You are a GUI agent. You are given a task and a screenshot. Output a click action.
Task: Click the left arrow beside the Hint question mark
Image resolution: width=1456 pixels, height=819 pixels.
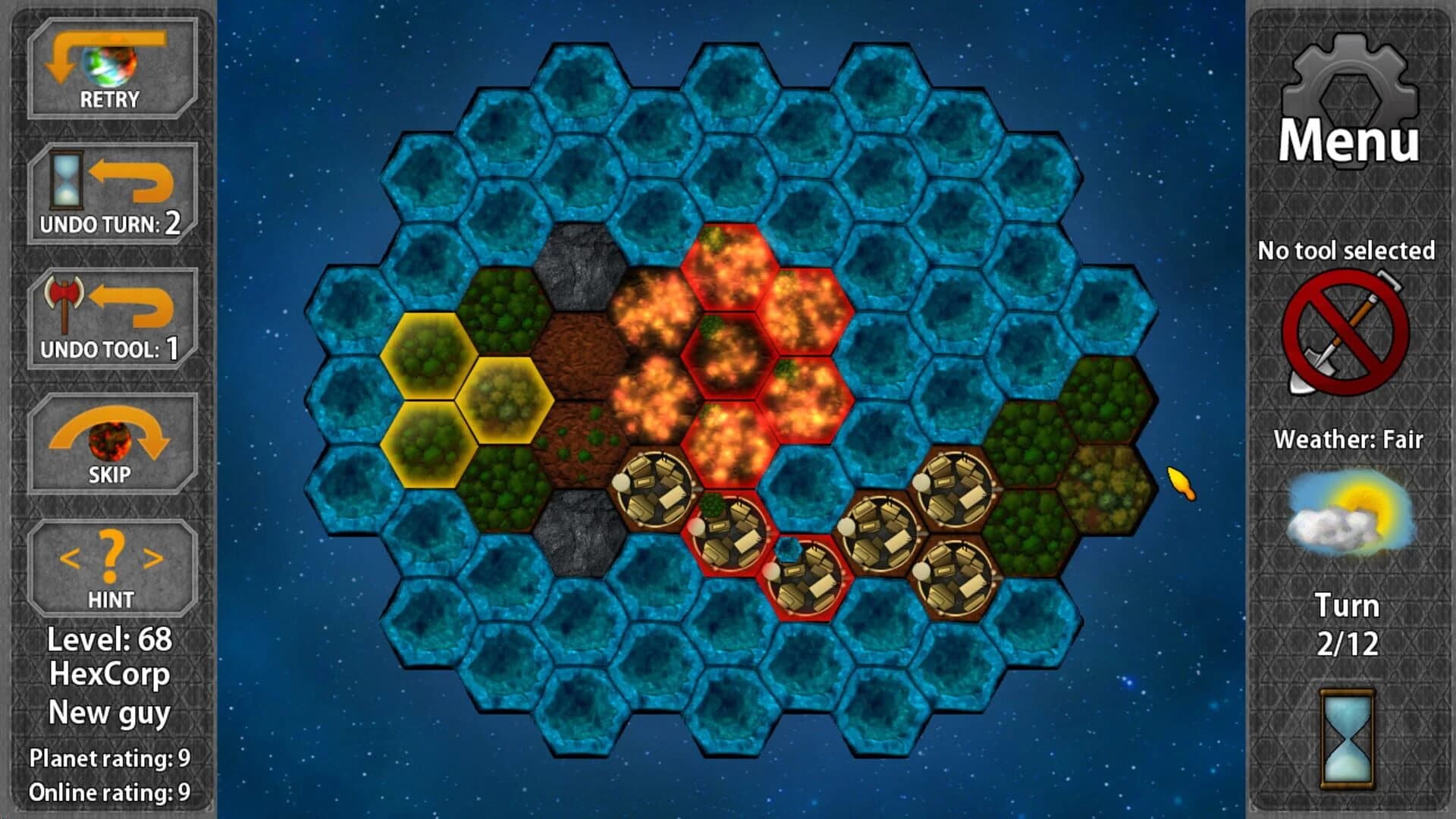70,559
